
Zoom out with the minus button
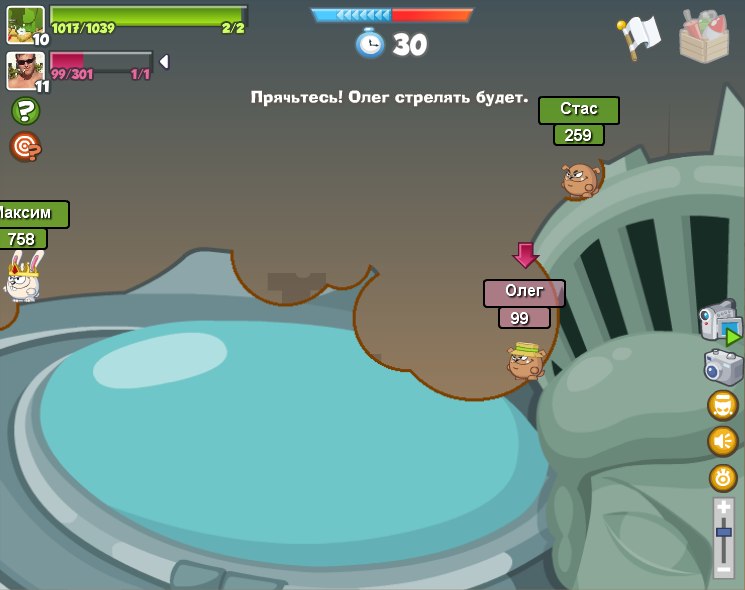(x=724, y=570)
